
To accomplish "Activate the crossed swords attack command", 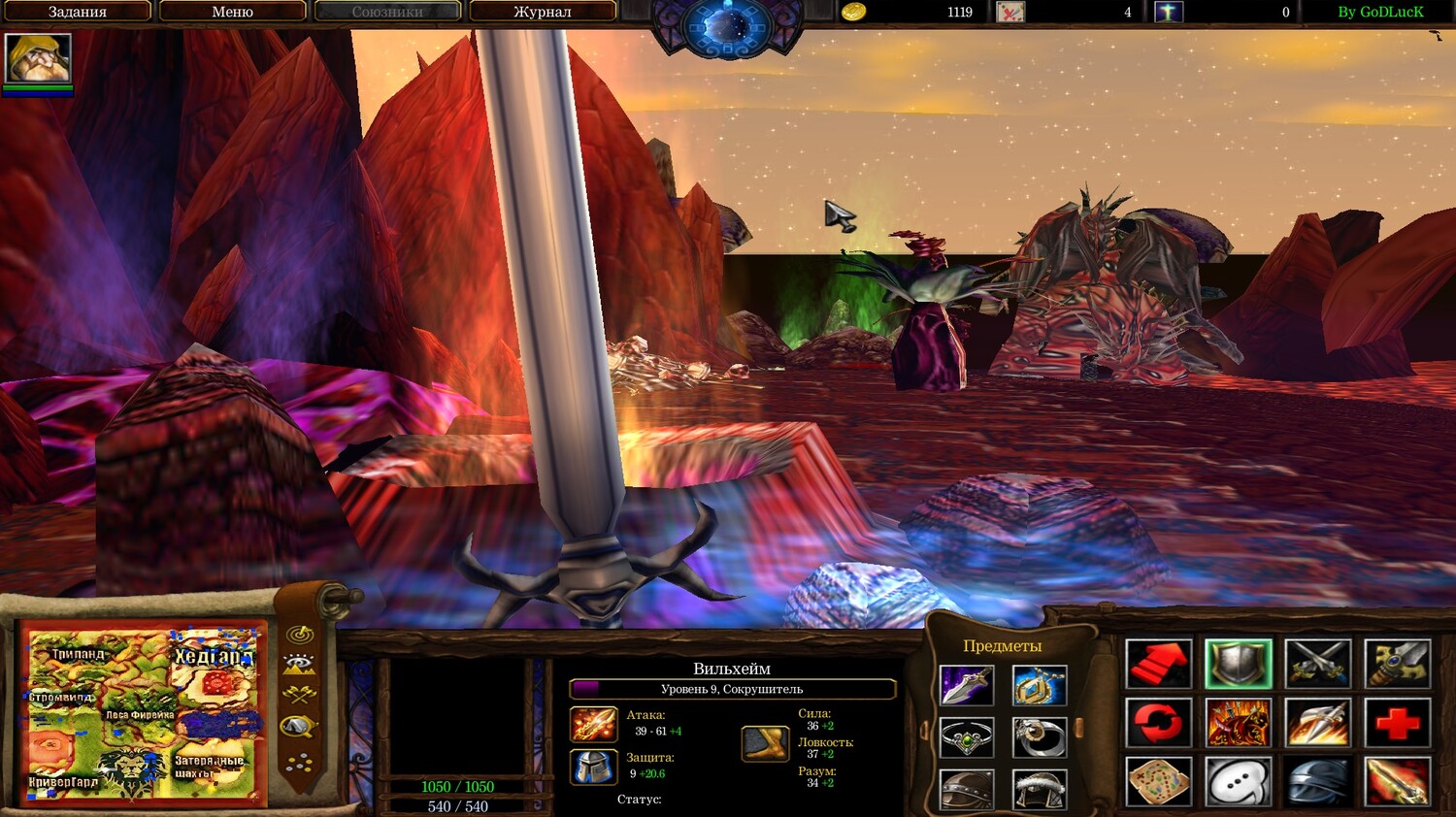I will (x=1317, y=664).
